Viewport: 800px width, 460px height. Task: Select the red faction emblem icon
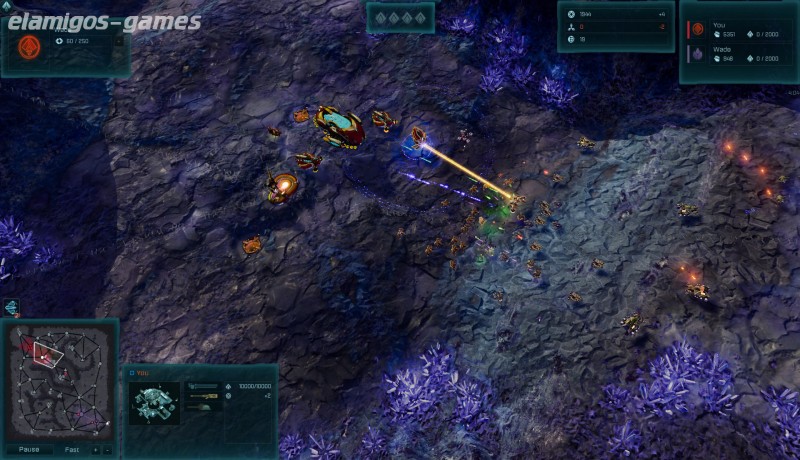(x=30, y=45)
